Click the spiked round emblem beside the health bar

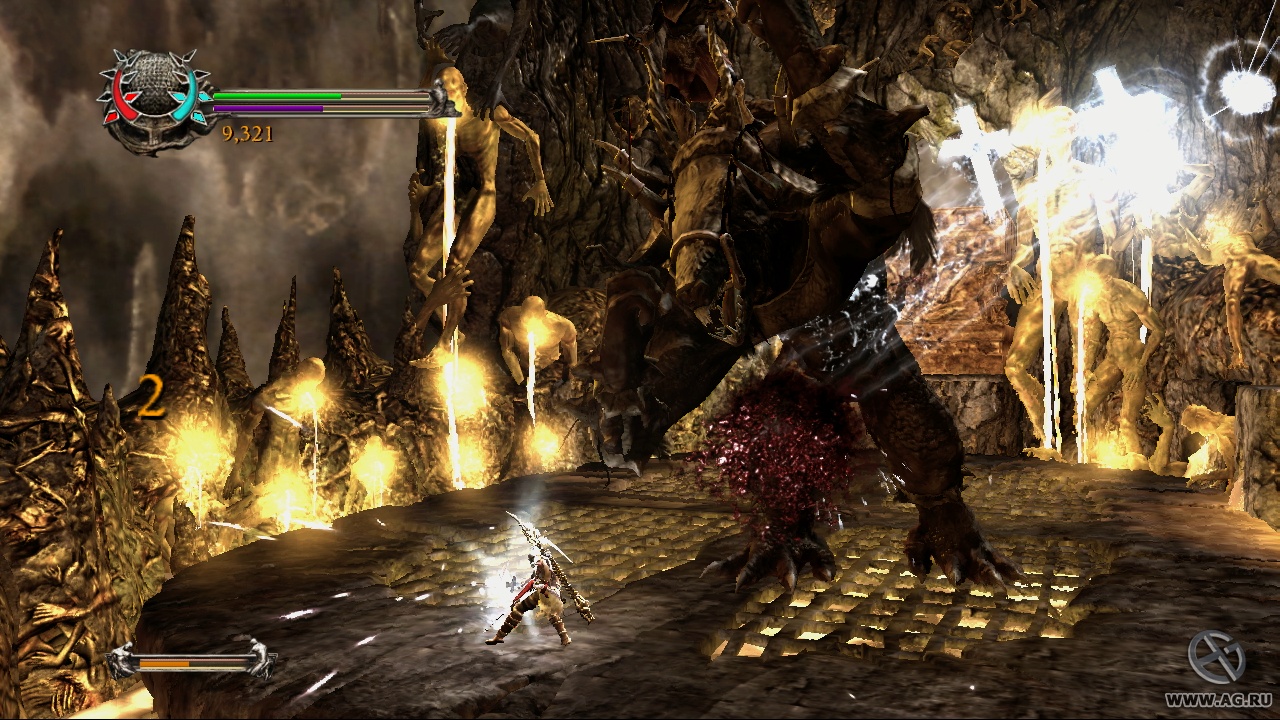click(x=153, y=97)
